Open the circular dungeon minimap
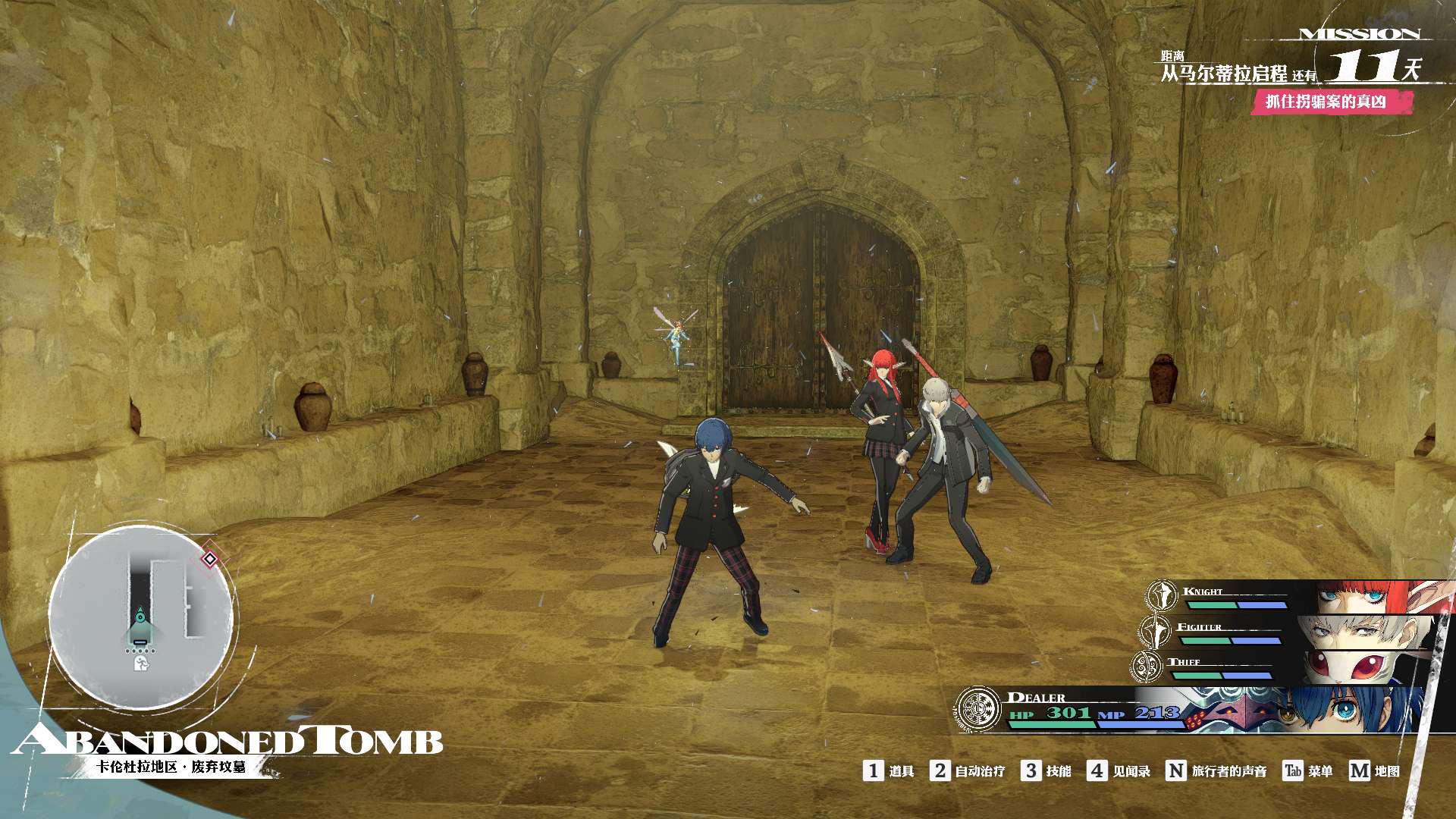1456x819 pixels. [x=141, y=615]
